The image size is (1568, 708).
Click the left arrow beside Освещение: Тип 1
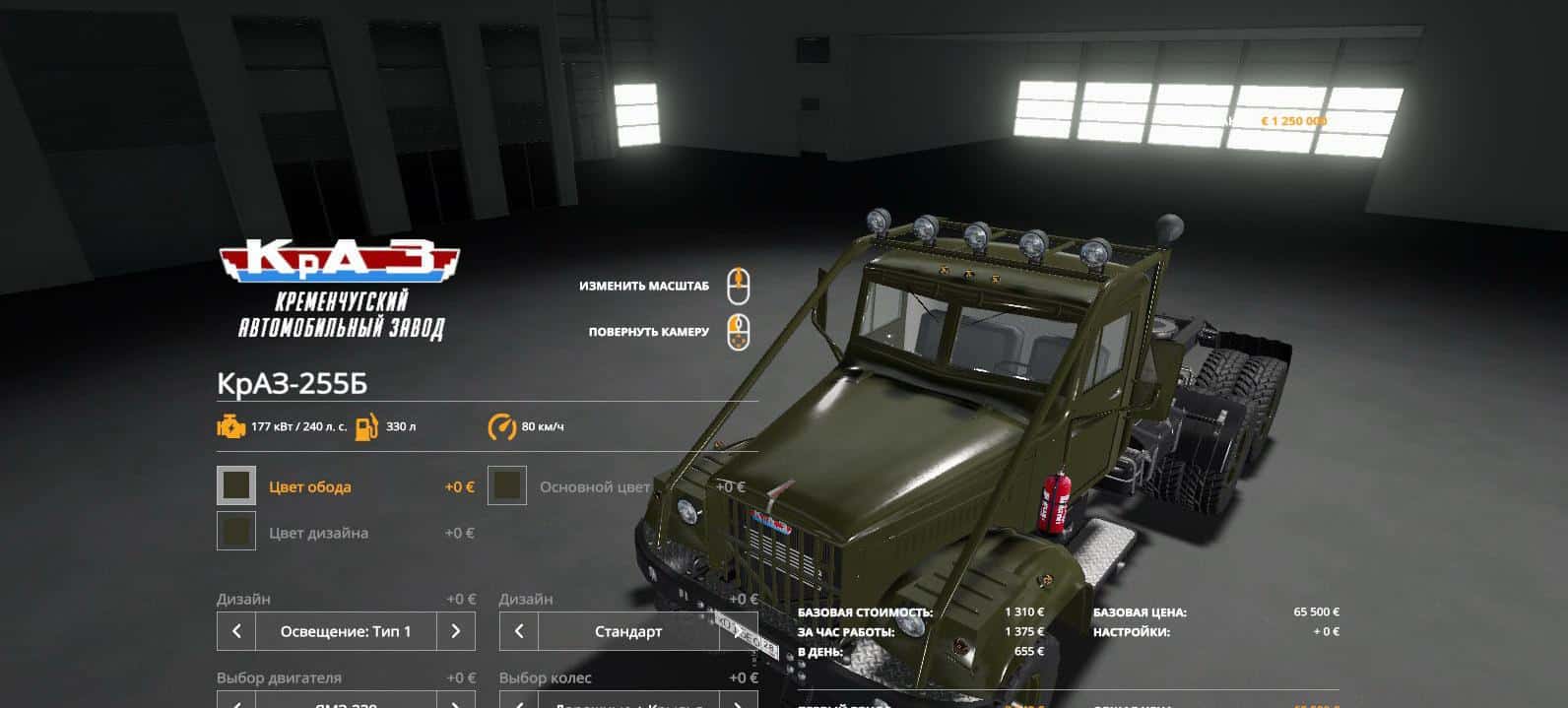pos(236,631)
